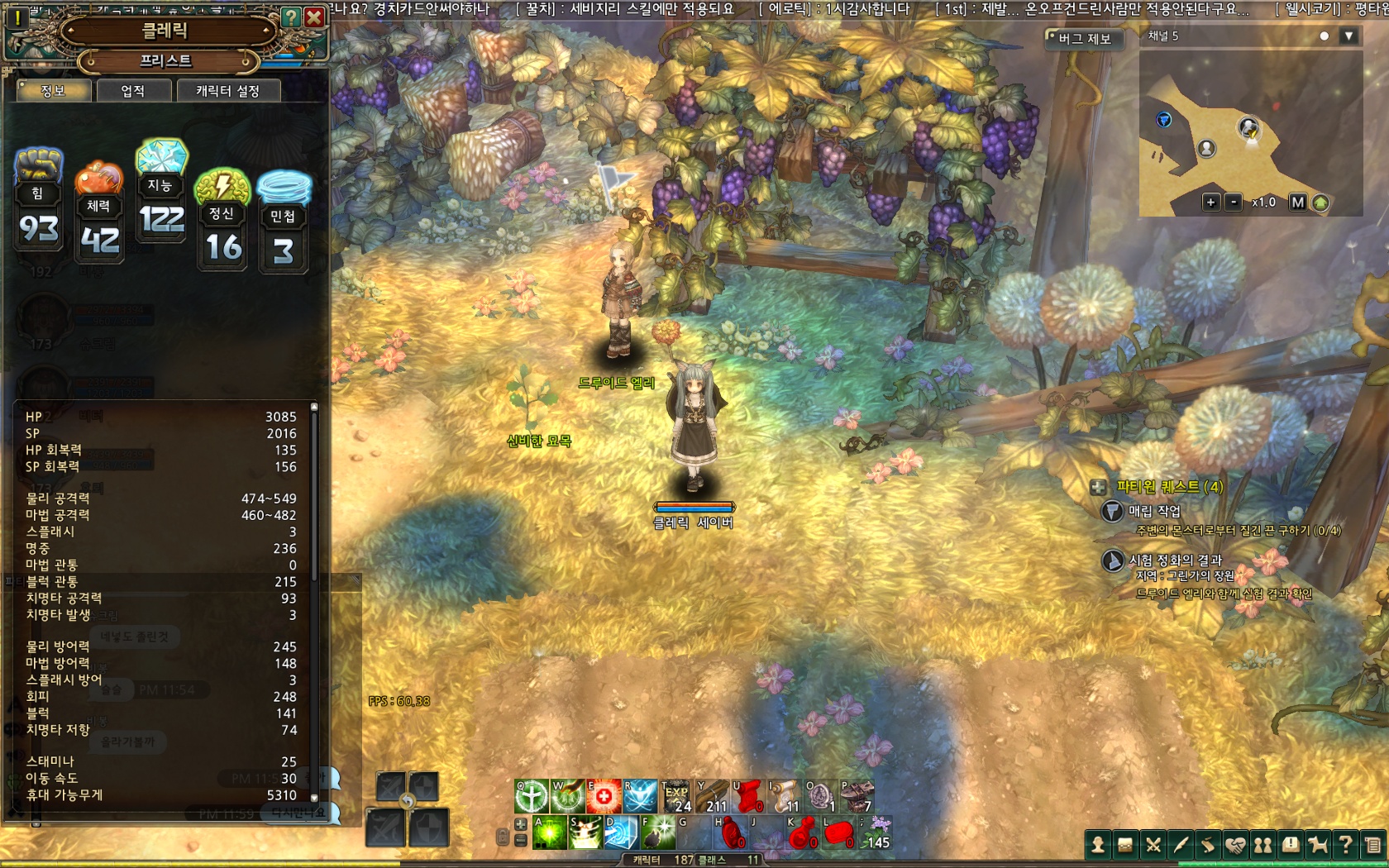Open the party members icon

1264,845
